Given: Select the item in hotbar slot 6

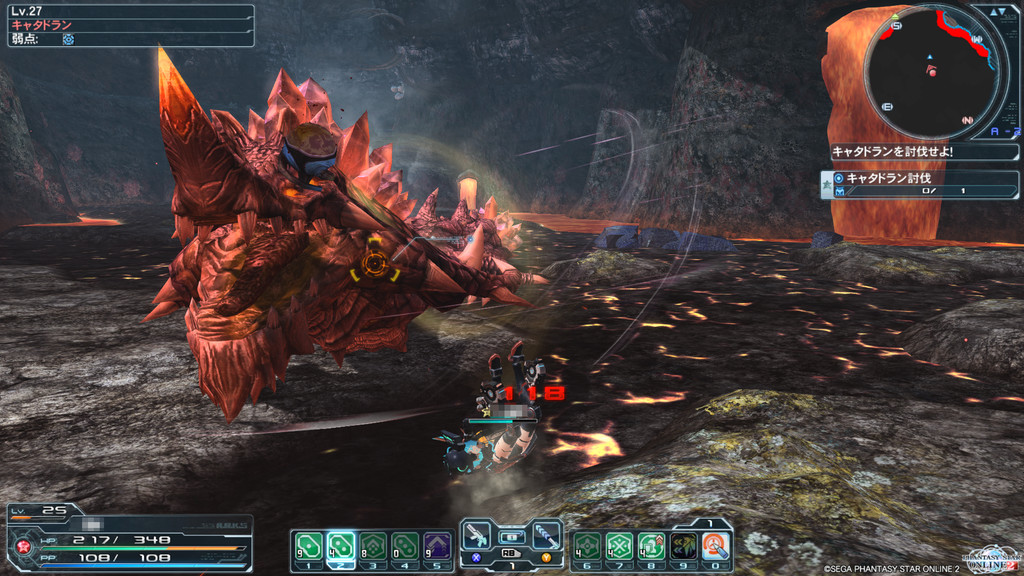Looking at the screenshot, I should (586, 545).
